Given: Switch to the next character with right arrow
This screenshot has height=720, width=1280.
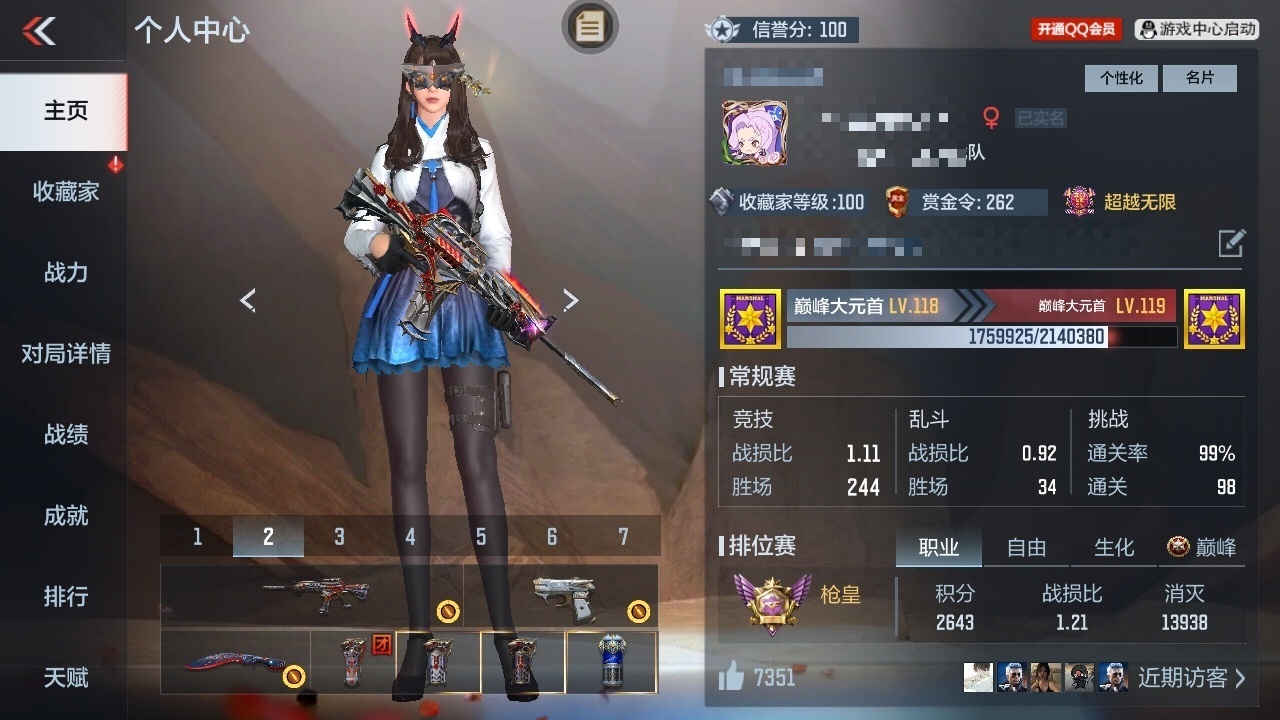Looking at the screenshot, I should [x=570, y=300].
